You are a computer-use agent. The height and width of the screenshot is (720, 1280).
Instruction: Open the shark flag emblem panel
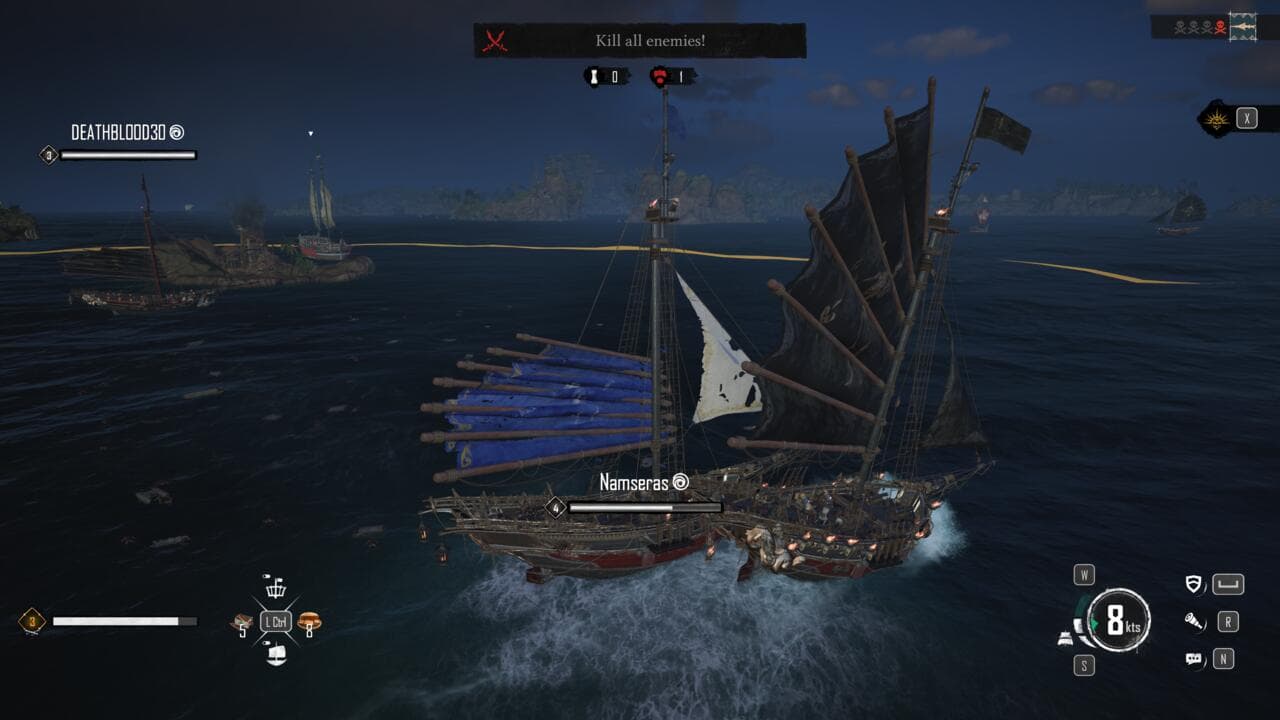(1243, 24)
